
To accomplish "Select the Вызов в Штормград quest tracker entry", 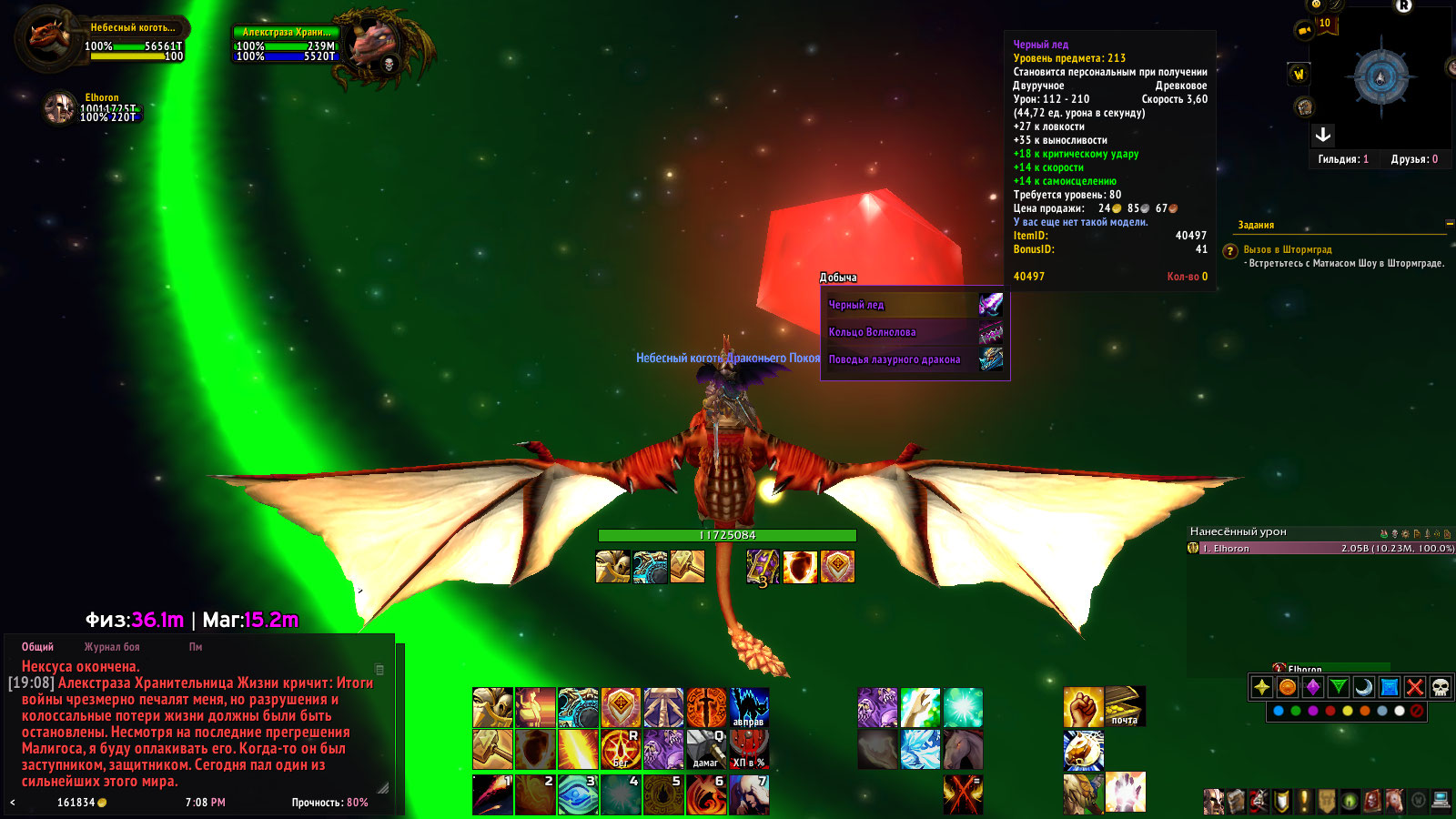I will tap(1288, 249).
